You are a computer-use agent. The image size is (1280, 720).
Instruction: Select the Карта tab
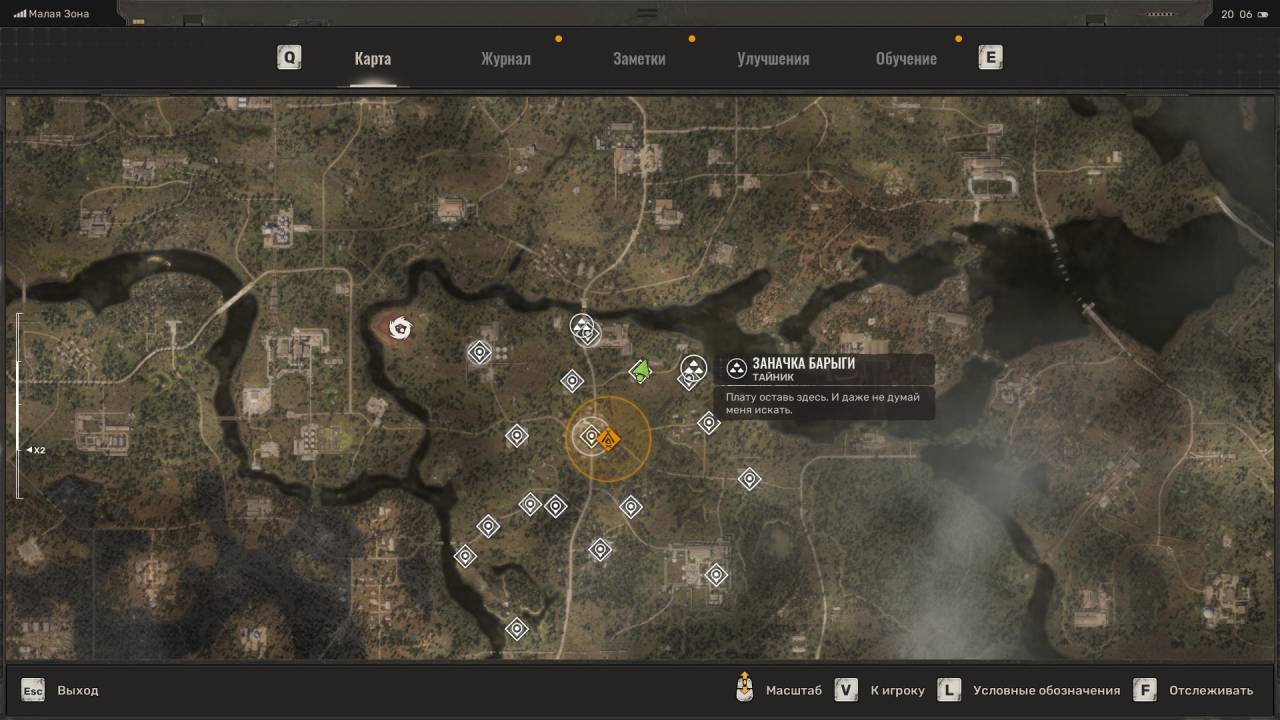pyautogui.click(x=372, y=58)
